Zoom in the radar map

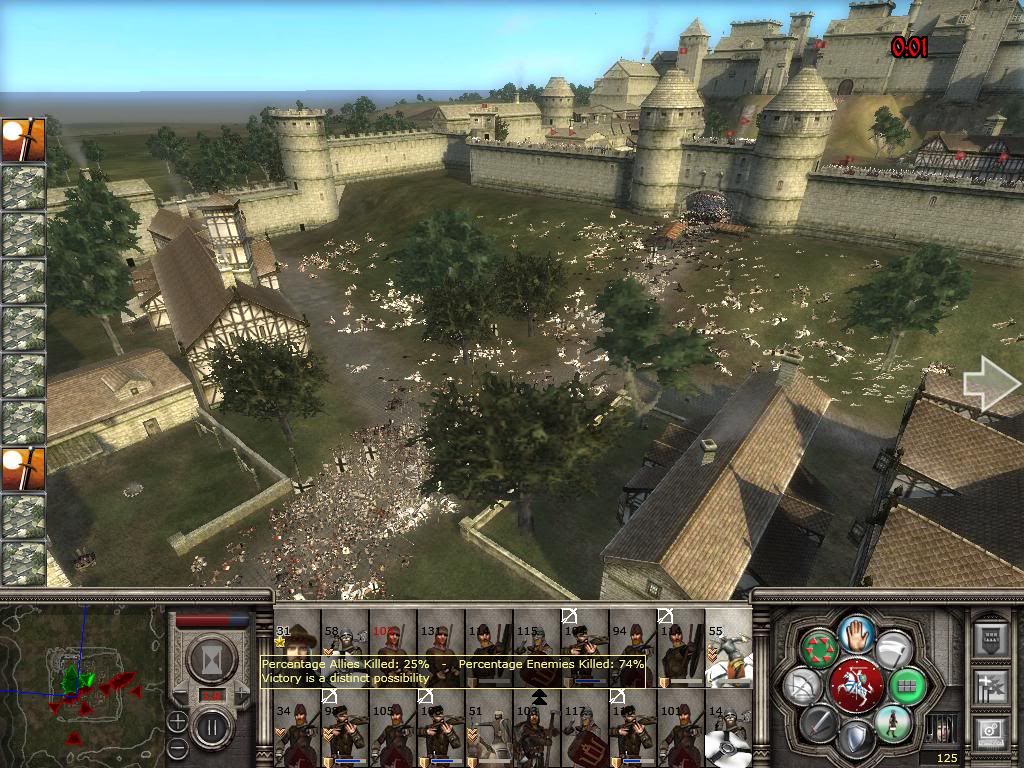(x=177, y=721)
